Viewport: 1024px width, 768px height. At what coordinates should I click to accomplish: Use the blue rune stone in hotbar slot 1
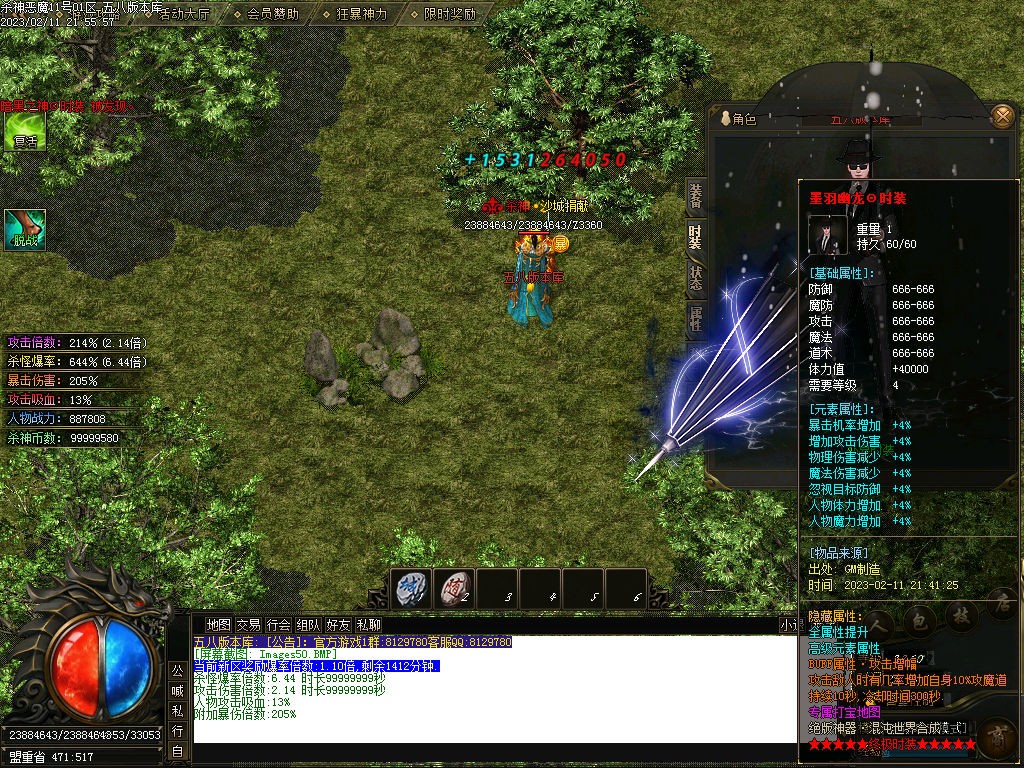(412, 588)
